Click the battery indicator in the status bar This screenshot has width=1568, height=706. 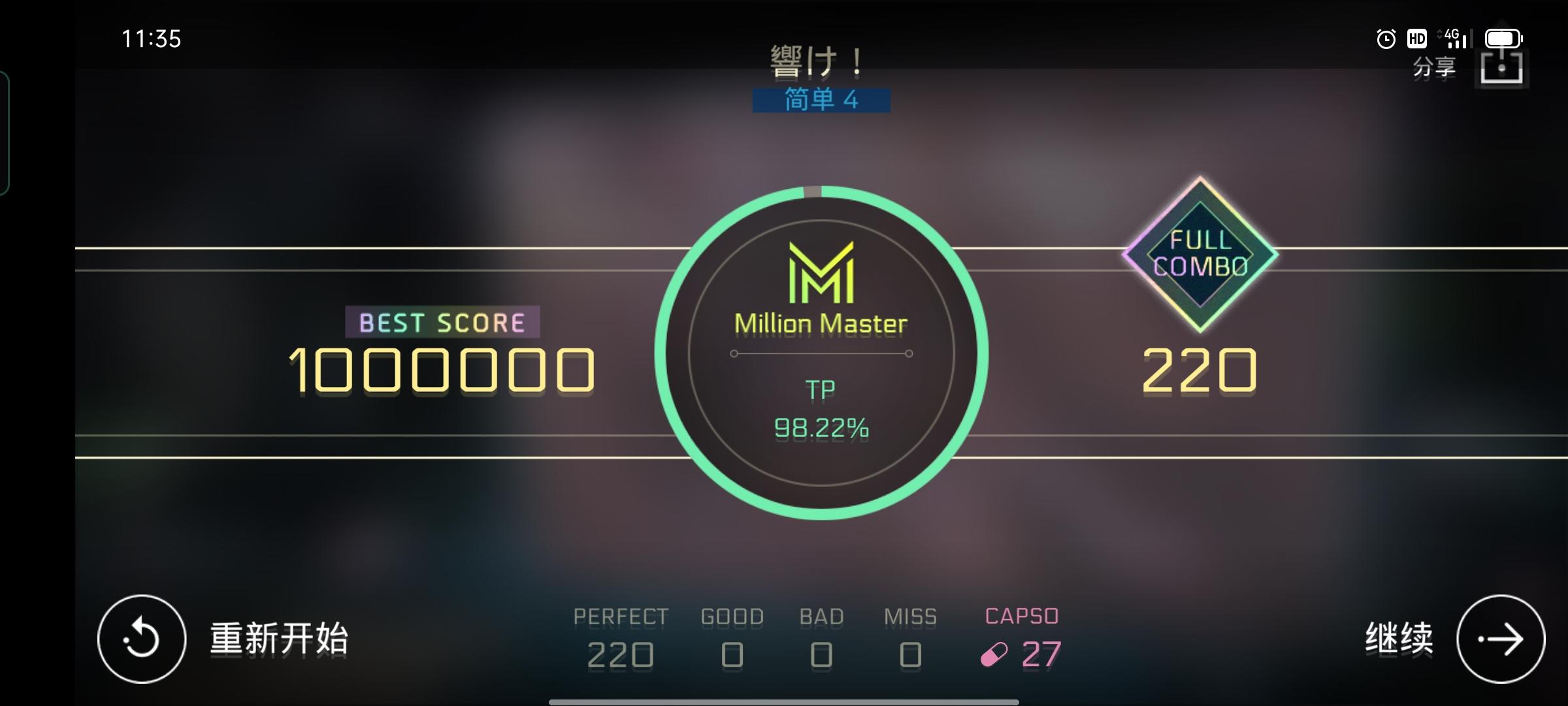point(1503,37)
